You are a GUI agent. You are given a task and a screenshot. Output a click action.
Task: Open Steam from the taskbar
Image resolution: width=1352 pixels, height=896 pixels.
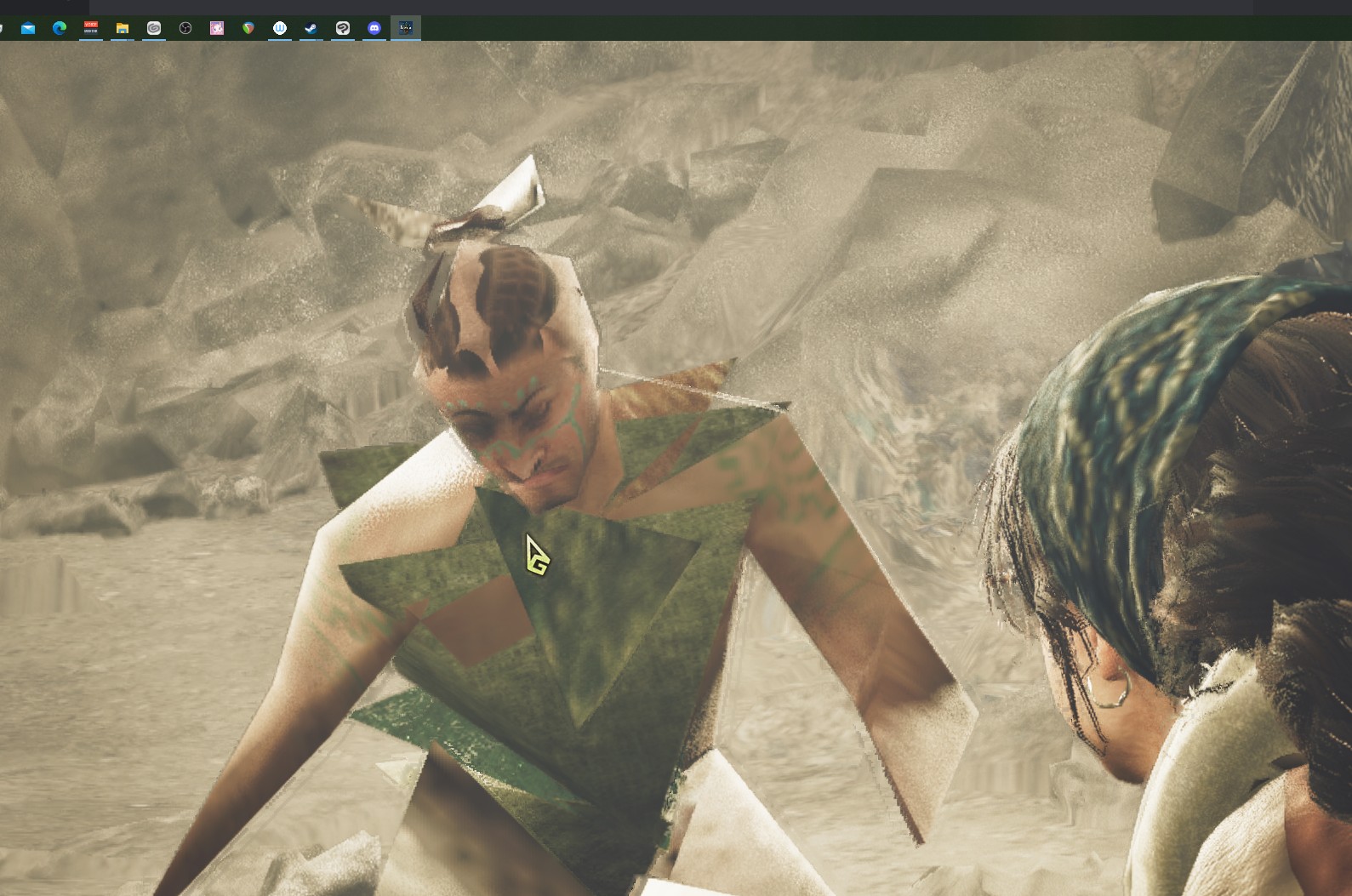tap(311, 28)
